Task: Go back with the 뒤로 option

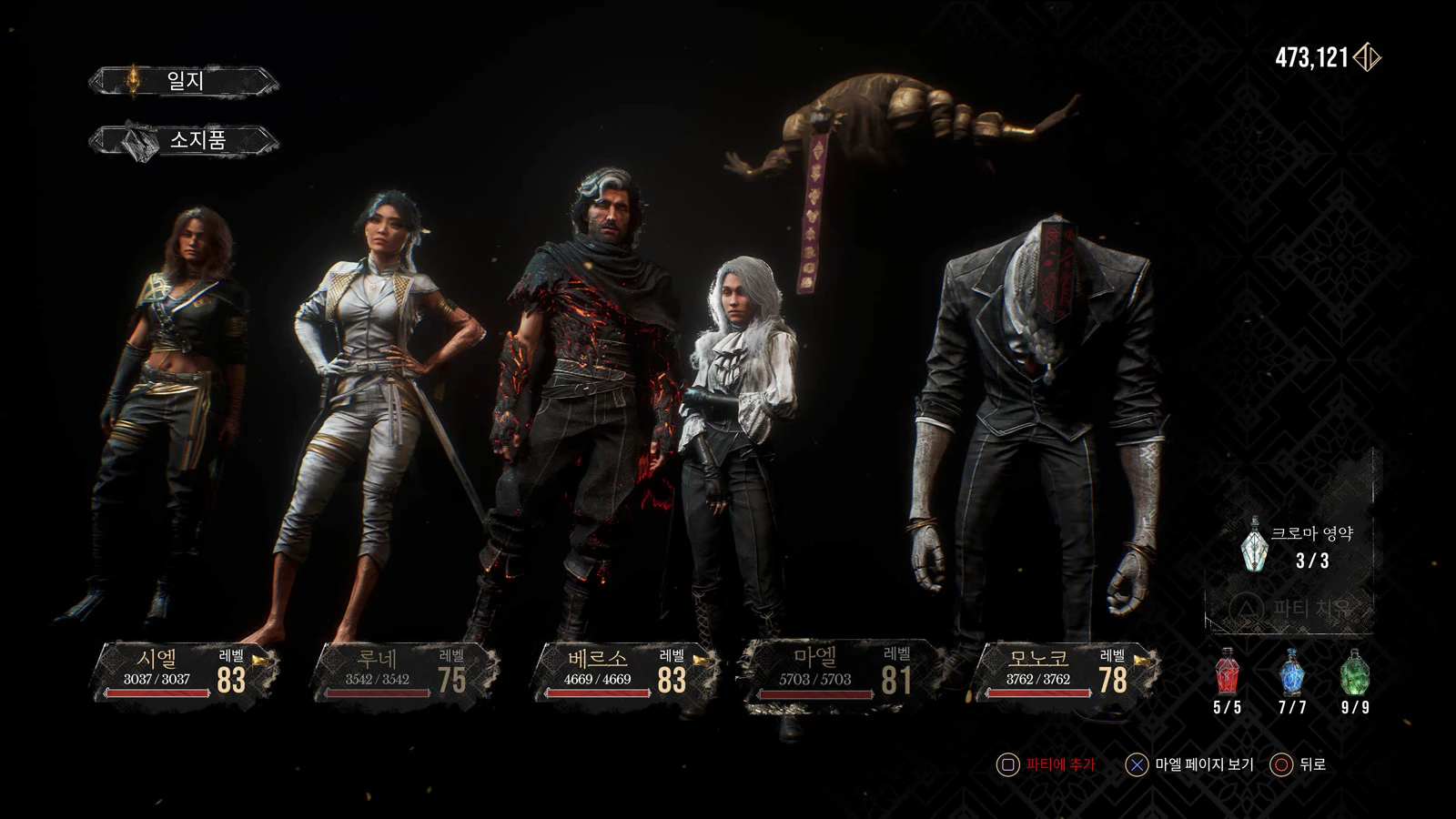Action: pos(1299,765)
